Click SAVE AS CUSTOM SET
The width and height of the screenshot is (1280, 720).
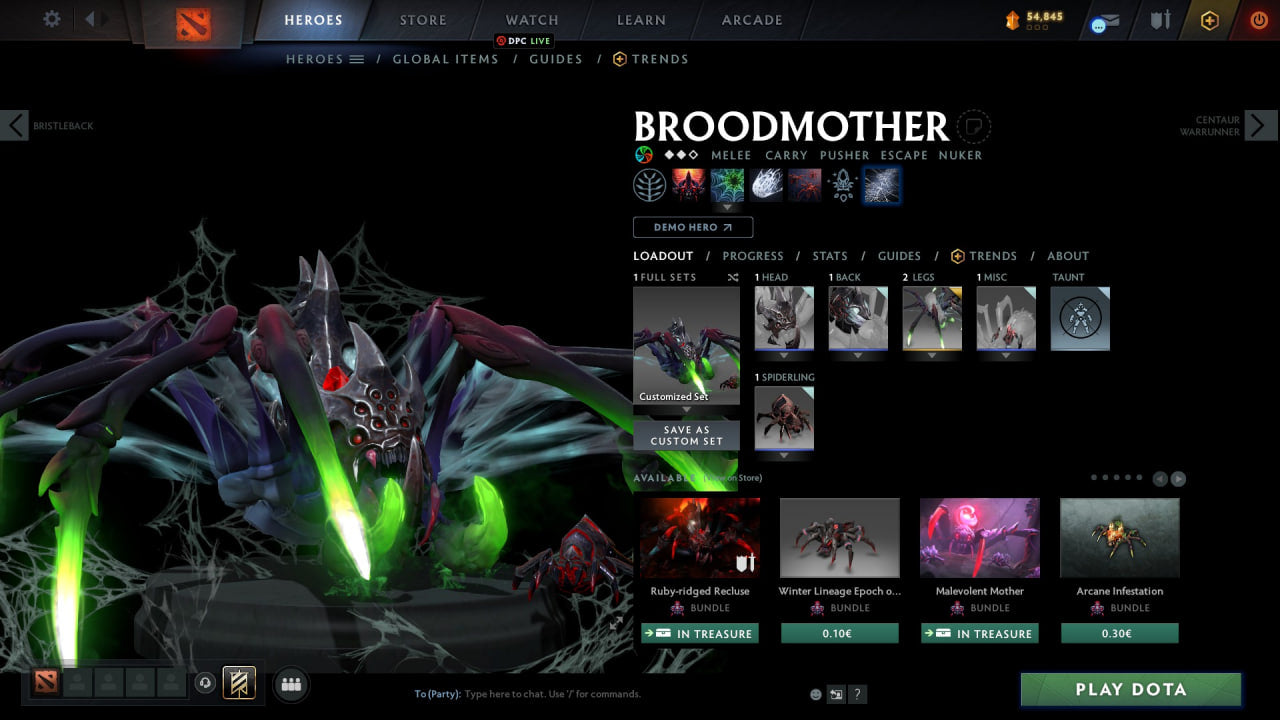[686, 434]
